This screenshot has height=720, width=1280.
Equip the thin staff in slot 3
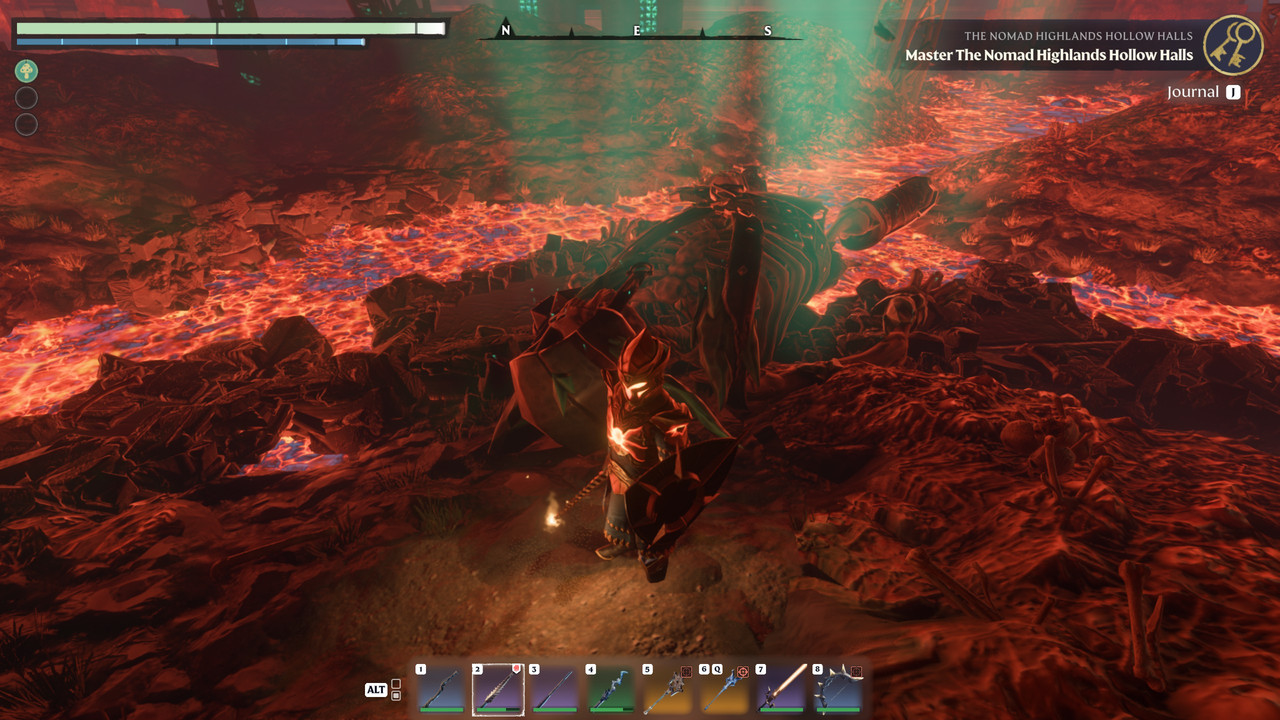(554, 690)
